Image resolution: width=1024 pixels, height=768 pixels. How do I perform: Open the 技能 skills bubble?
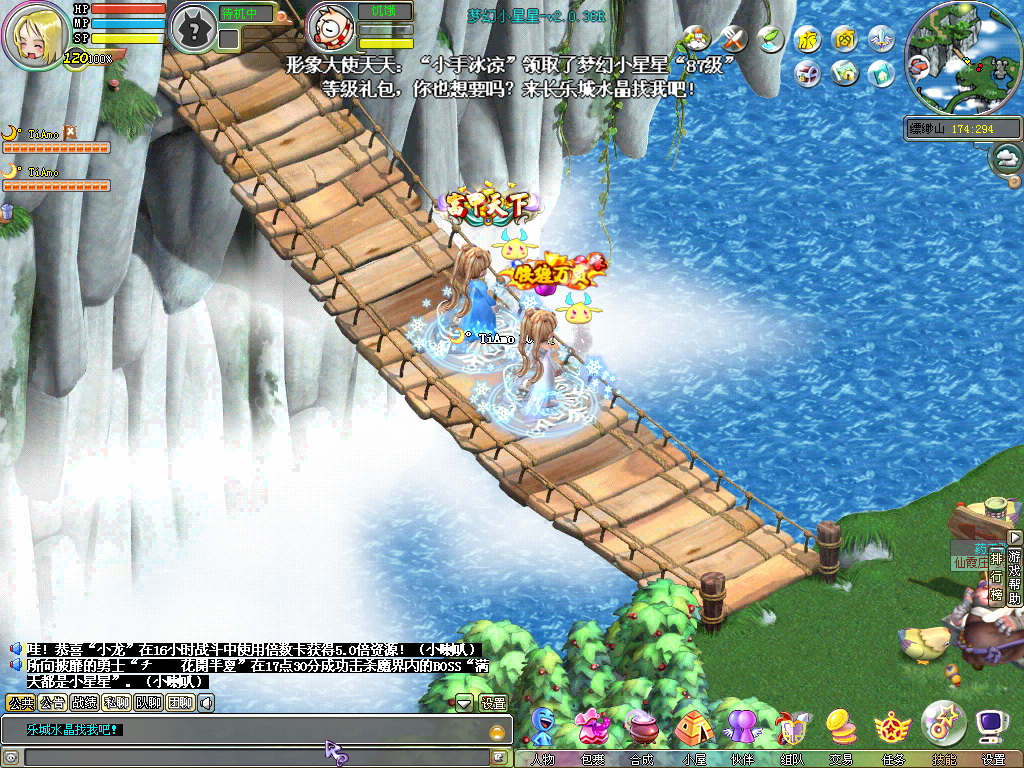(x=943, y=724)
